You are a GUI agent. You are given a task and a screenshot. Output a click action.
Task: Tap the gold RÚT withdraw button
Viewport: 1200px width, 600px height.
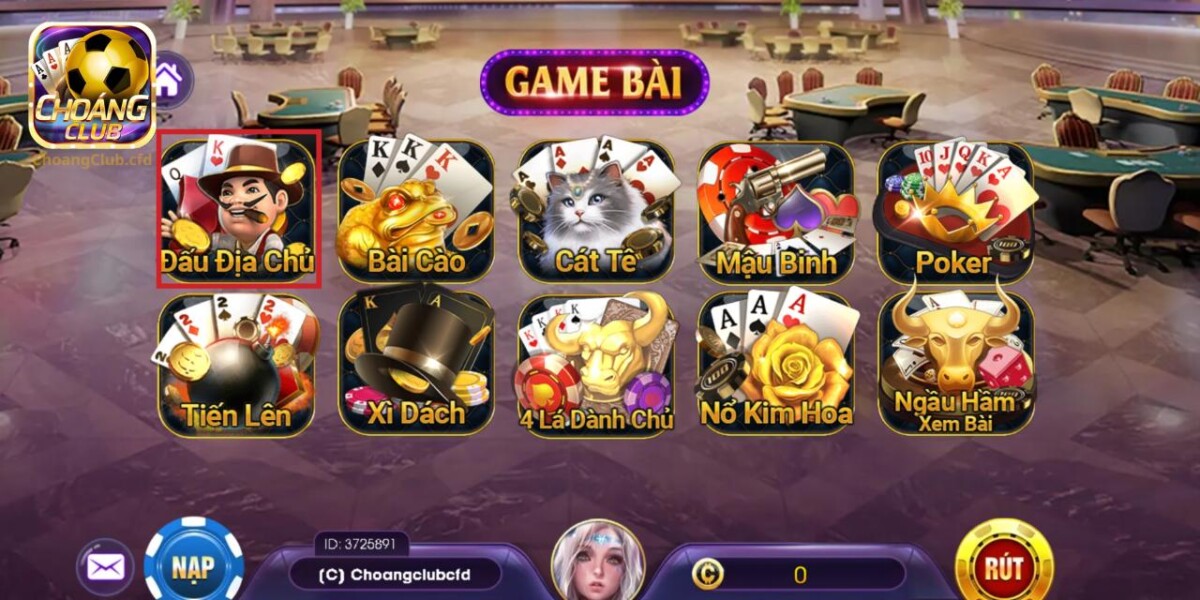pyautogui.click(x=1003, y=567)
